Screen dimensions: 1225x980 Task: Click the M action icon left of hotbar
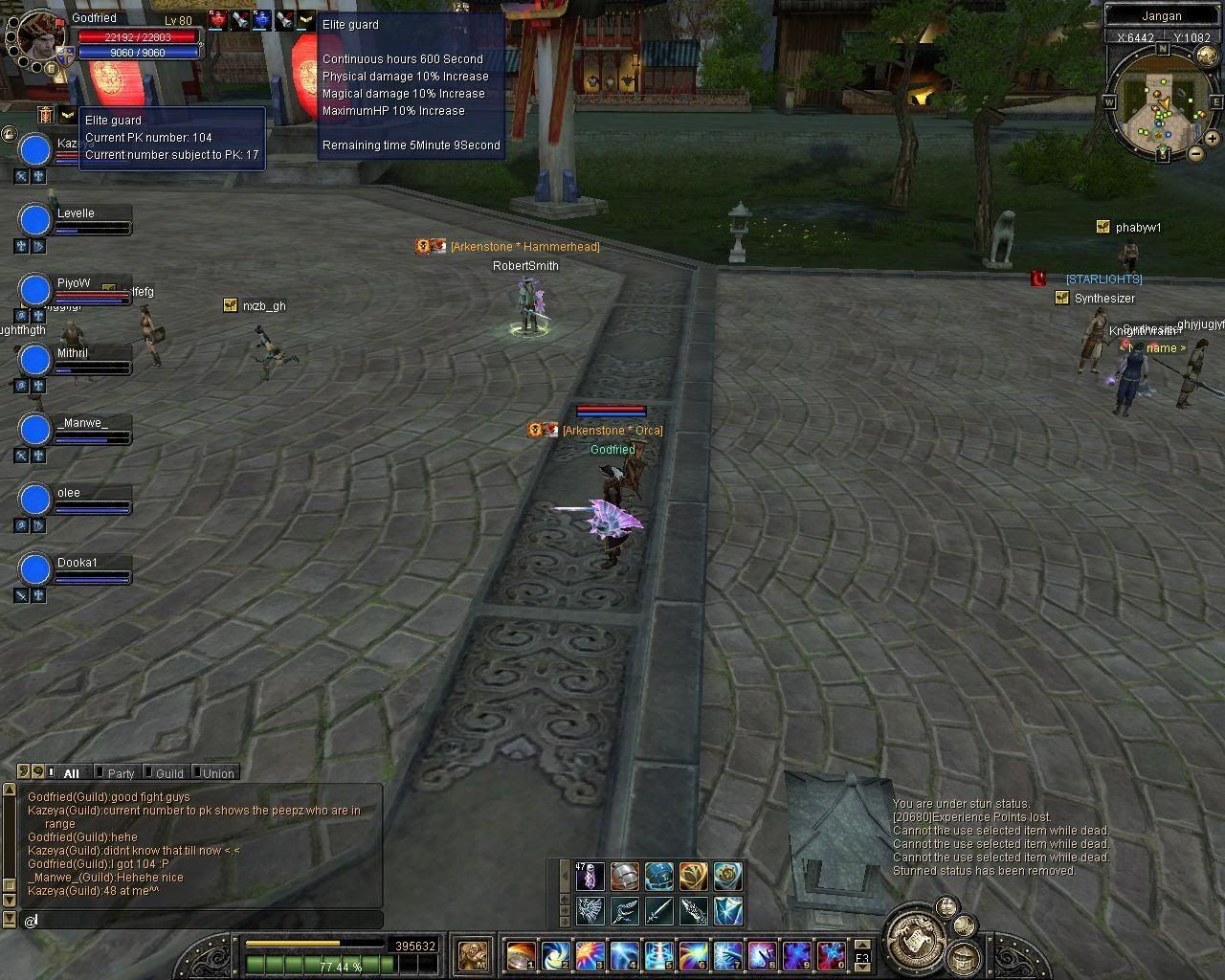tap(473, 954)
